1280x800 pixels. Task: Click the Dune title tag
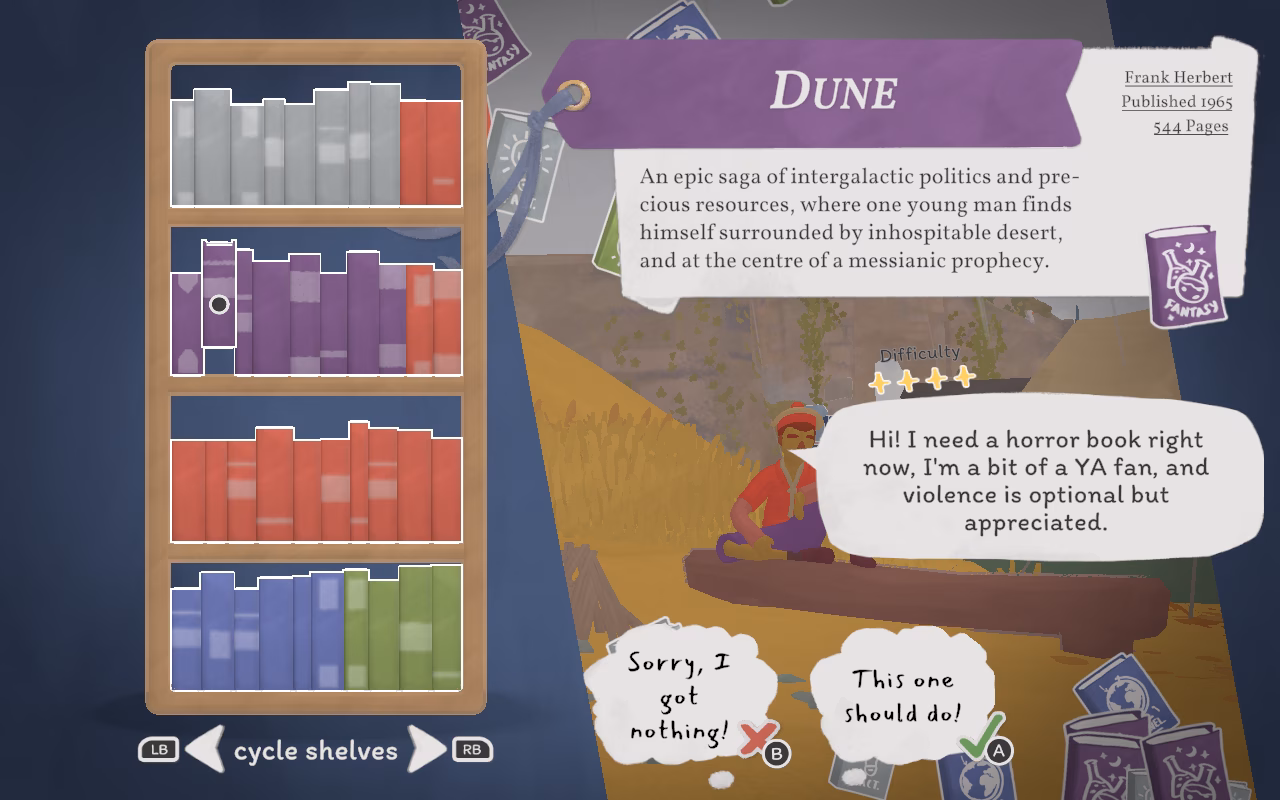tap(832, 92)
